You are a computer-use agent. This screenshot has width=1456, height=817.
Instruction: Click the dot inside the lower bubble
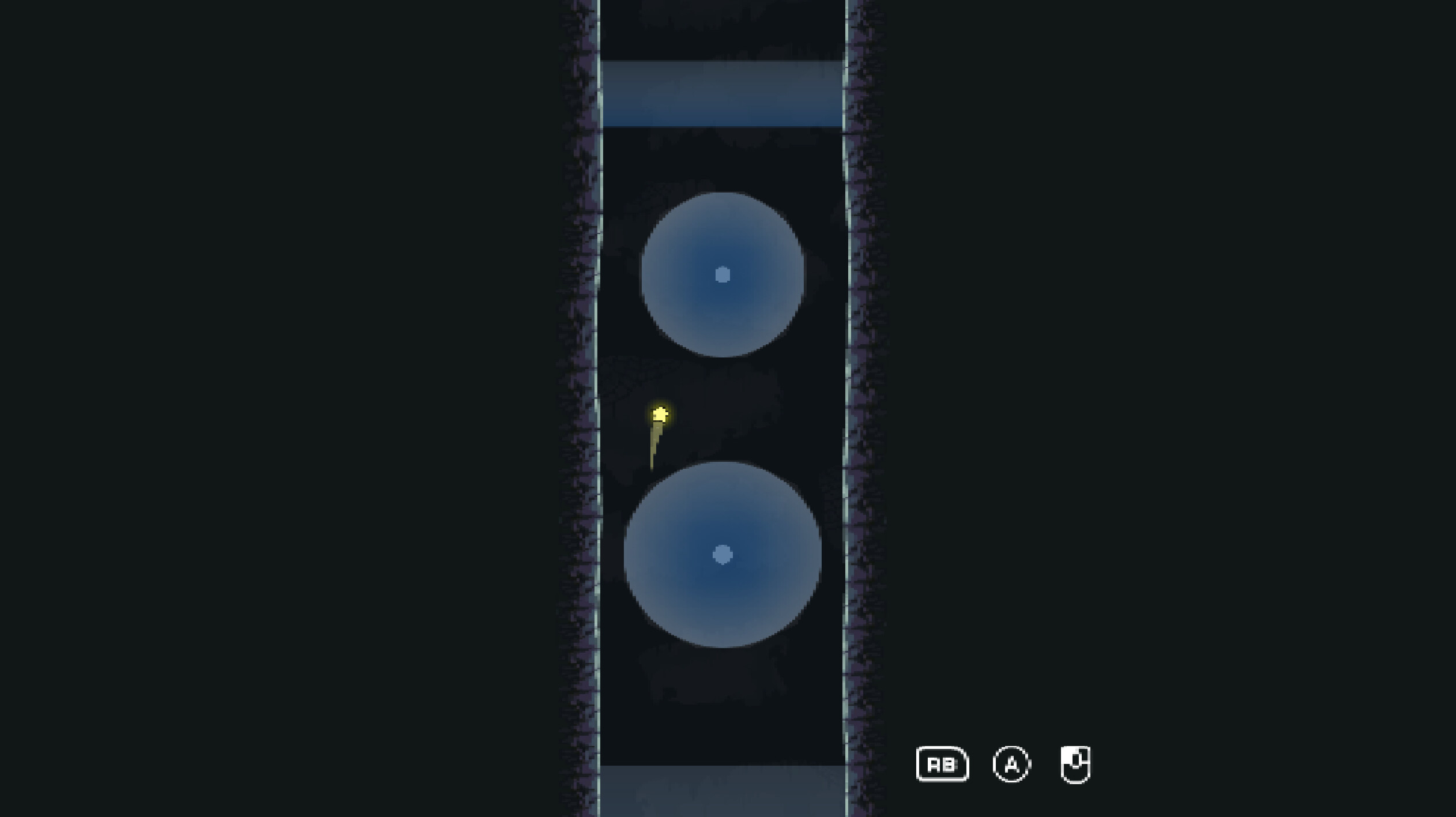tap(721, 555)
